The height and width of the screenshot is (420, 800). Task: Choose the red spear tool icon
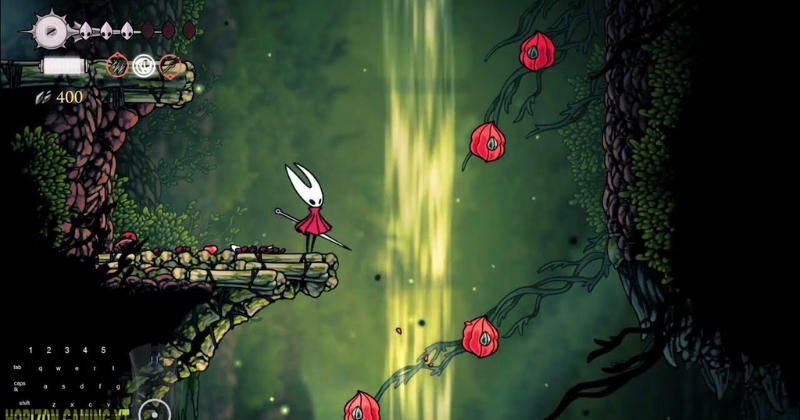170,66
